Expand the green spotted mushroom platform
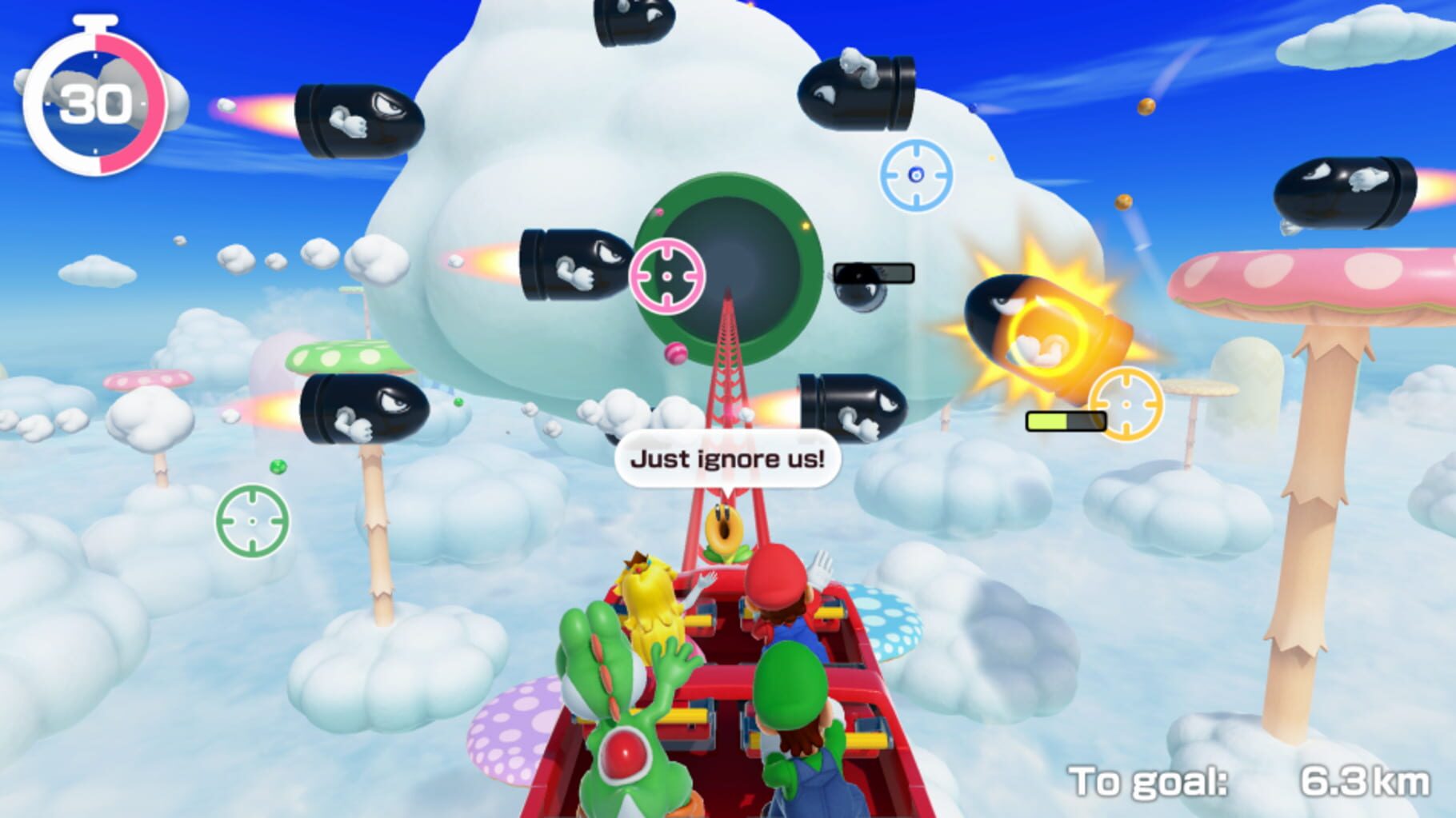 [x=344, y=356]
